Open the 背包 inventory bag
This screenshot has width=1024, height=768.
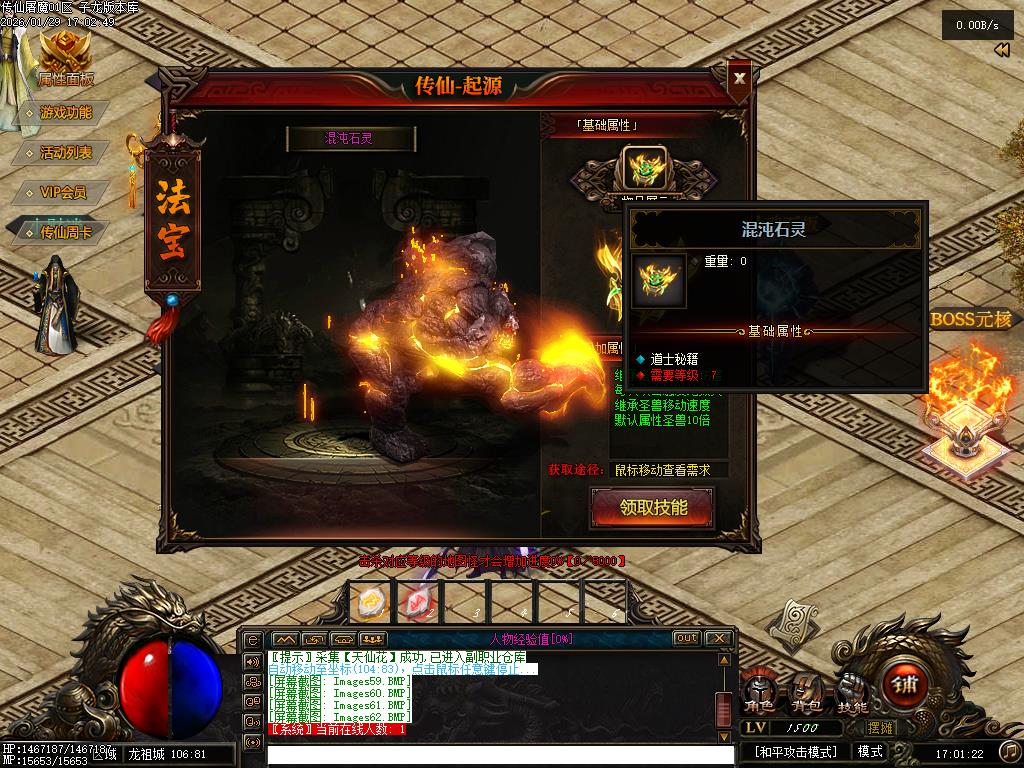(x=808, y=692)
